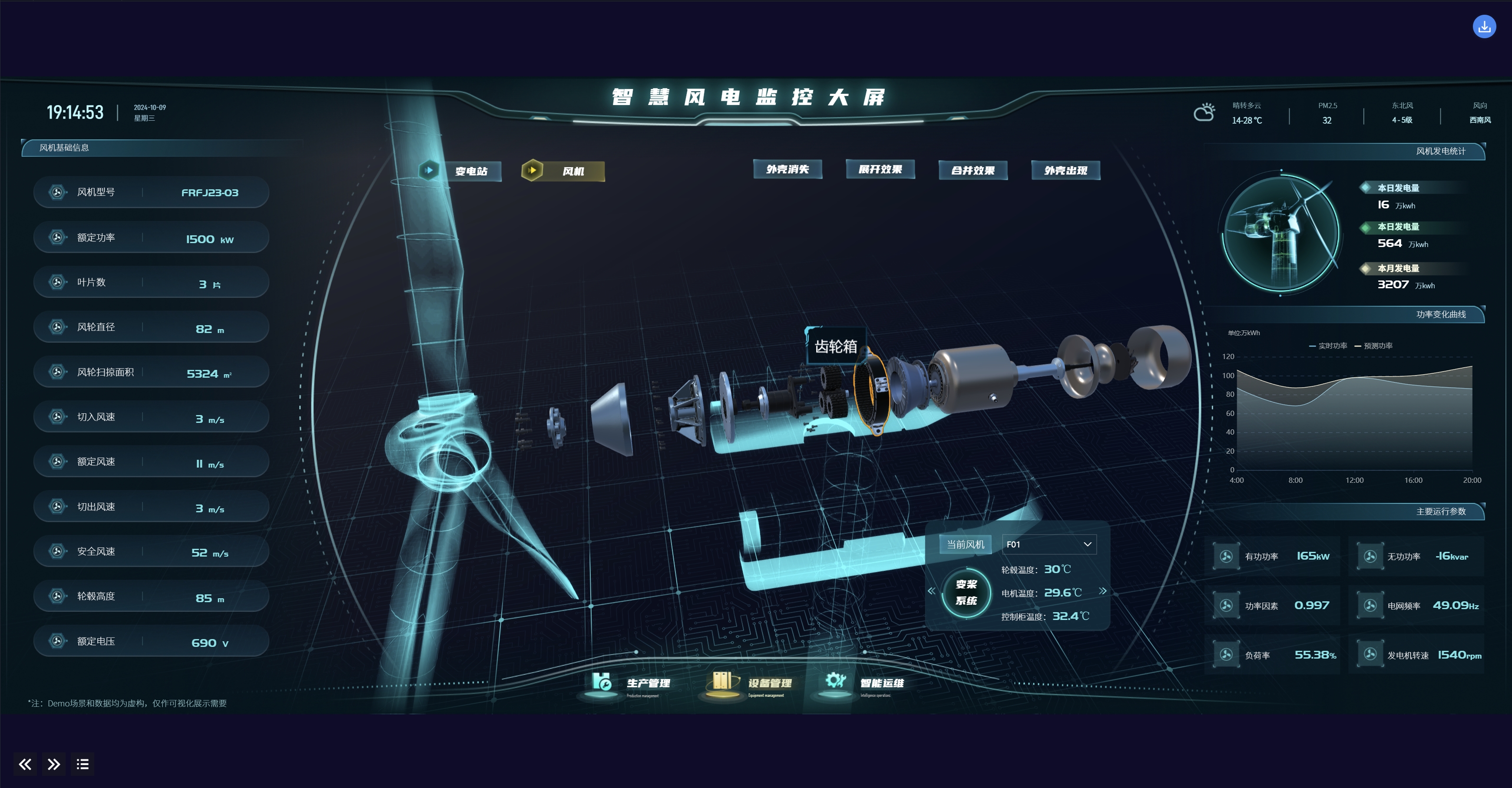
Task: Click the 变桨系统 circular badge
Action: (966, 593)
